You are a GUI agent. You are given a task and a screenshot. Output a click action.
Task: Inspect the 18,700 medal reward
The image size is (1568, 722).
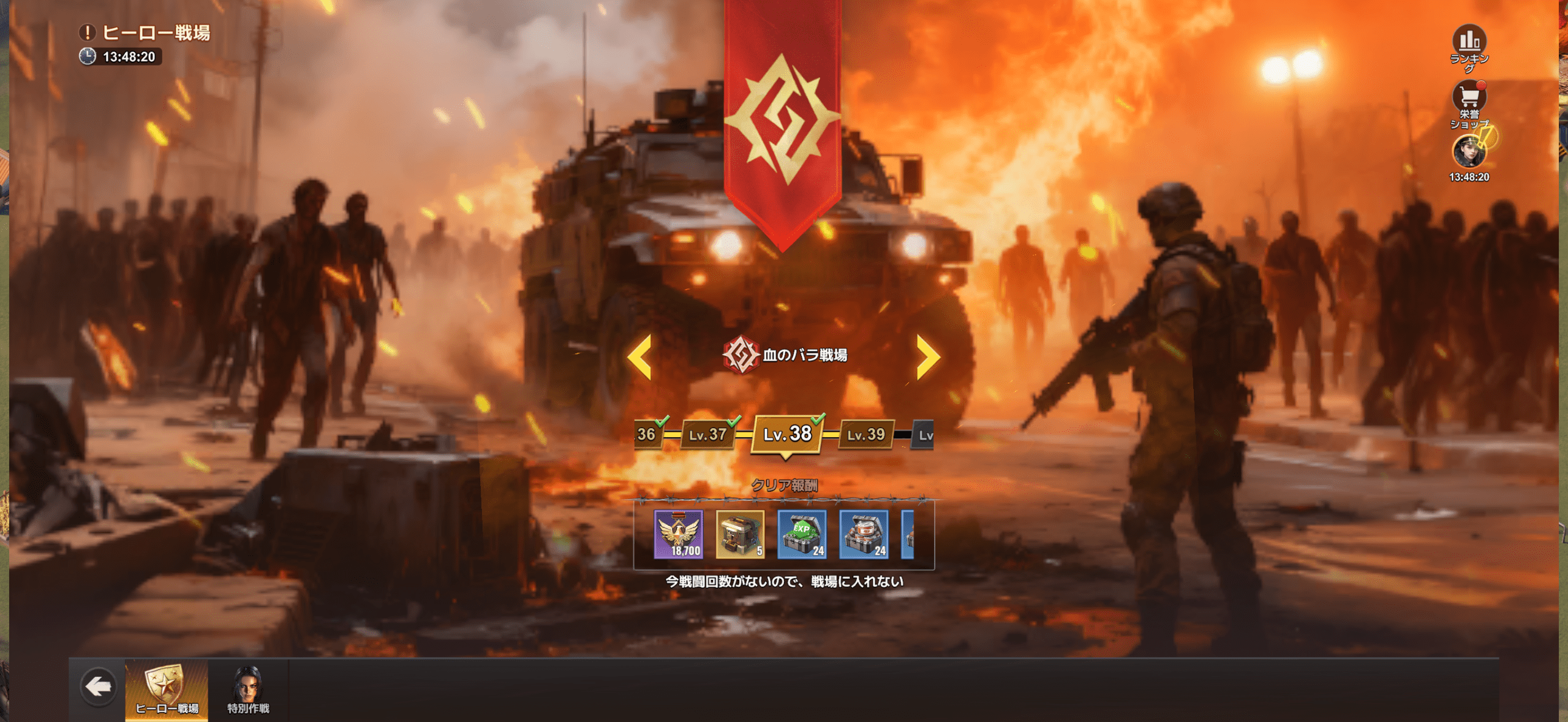(679, 534)
